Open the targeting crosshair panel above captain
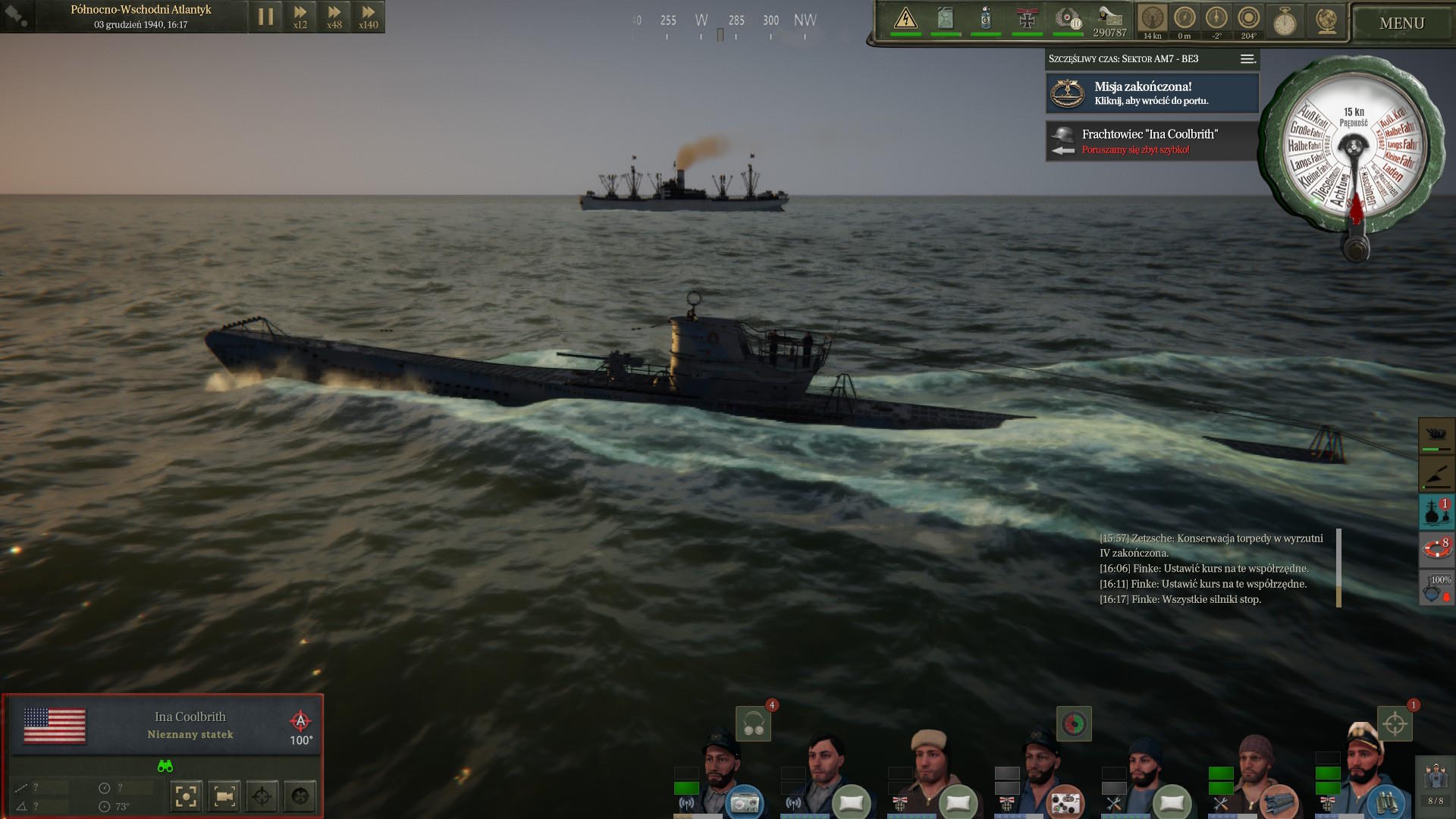The image size is (1456, 819). pos(1395,724)
